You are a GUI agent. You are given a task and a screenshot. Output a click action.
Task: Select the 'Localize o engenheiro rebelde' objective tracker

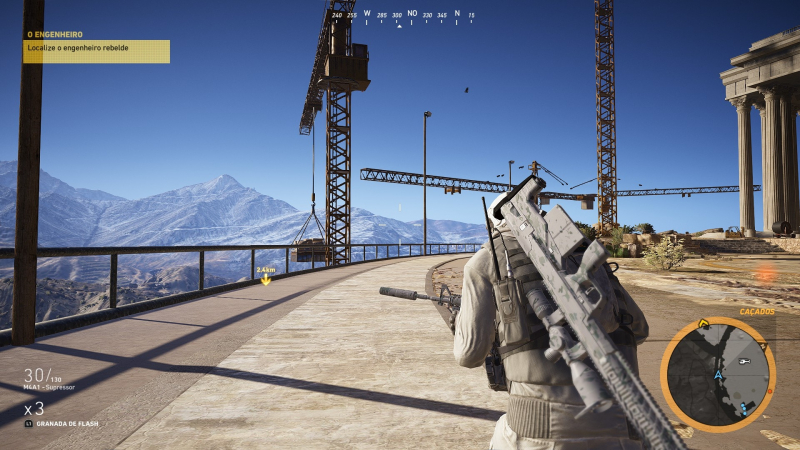point(97,51)
